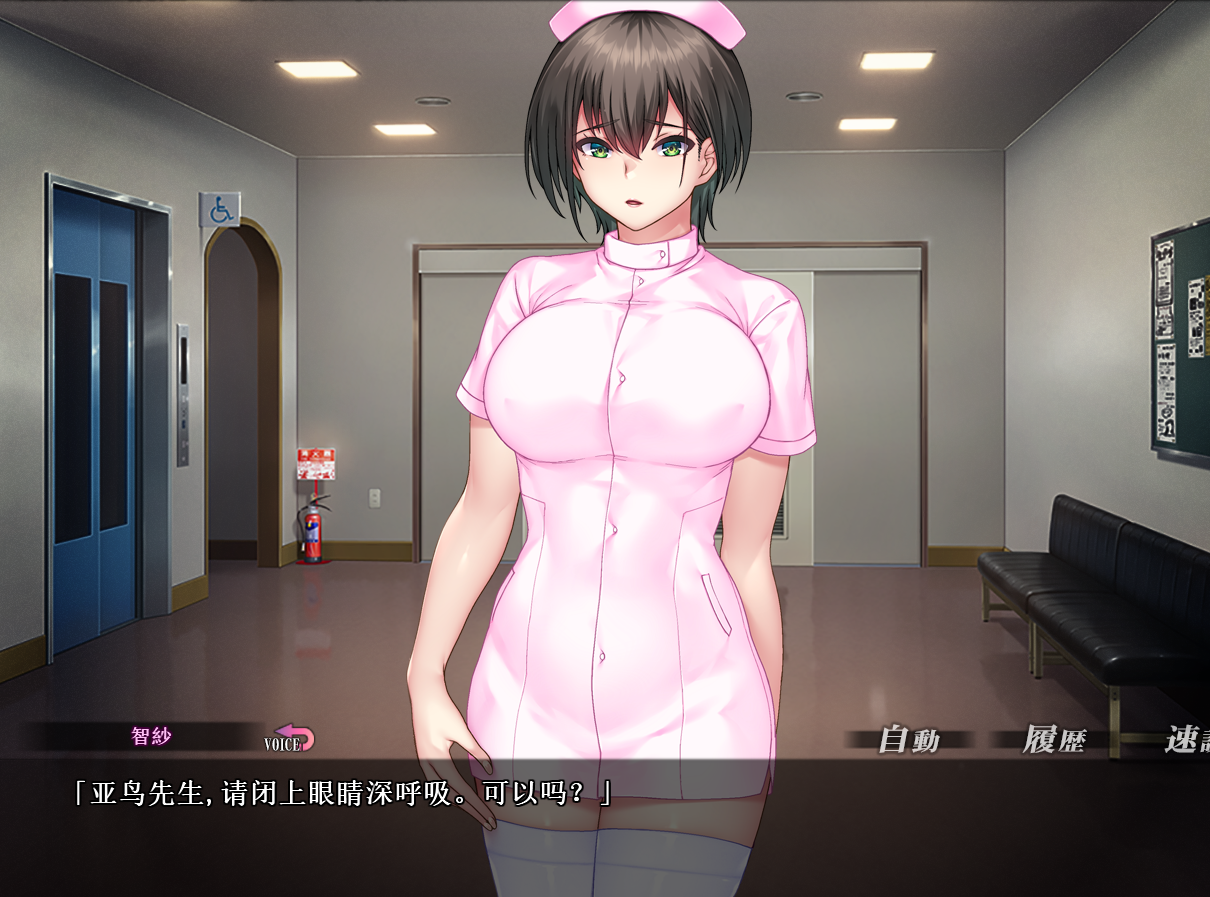The width and height of the screenshot is (1210, 897).
Task: Turn on 自動 auto-advance mode
Action: tap(908, 741)
